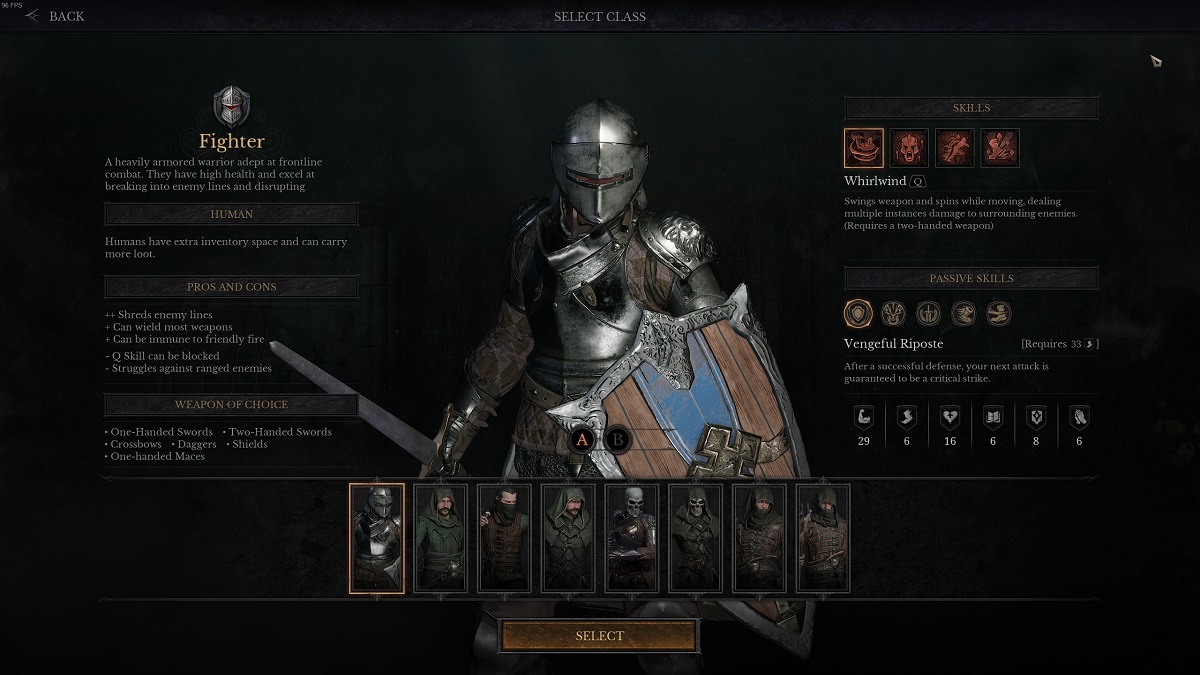Image resolution: width=1200 pixels, height=675 pixels.
Task: Inspect the third skill with leaping figure
Action: click(954, 148)
